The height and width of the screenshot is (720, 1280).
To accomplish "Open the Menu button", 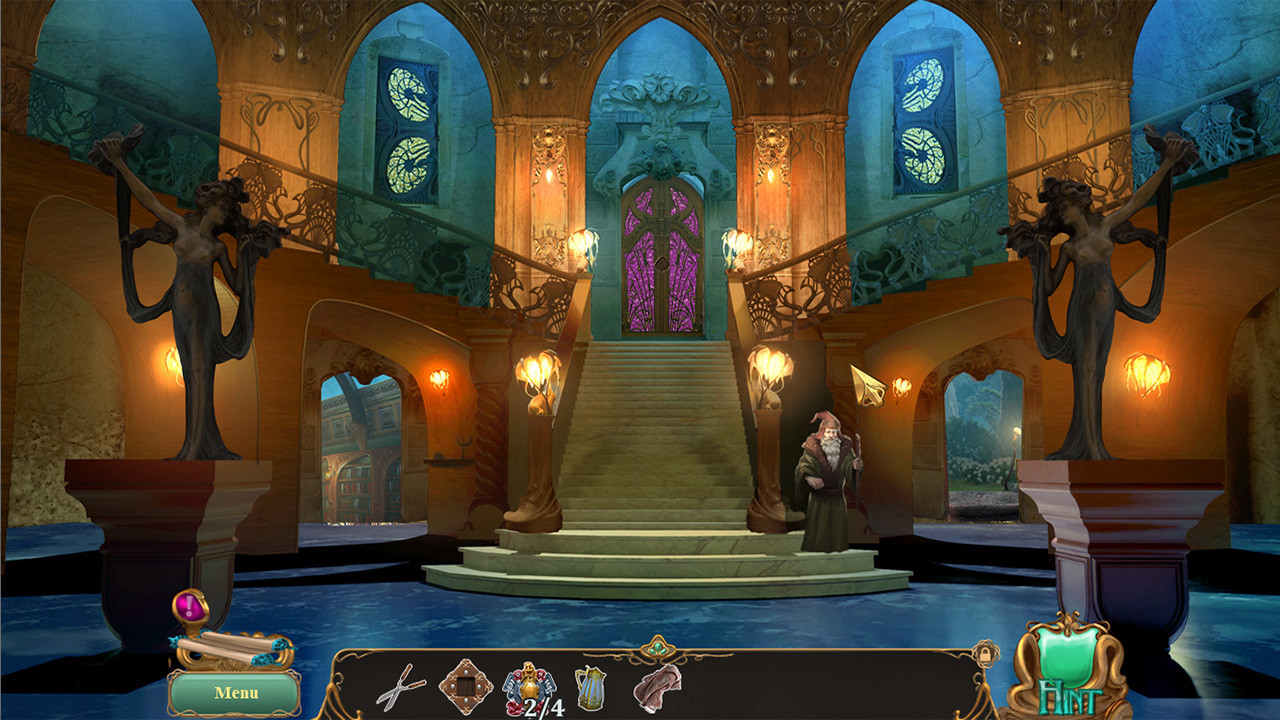I will (x=235, y=692).
